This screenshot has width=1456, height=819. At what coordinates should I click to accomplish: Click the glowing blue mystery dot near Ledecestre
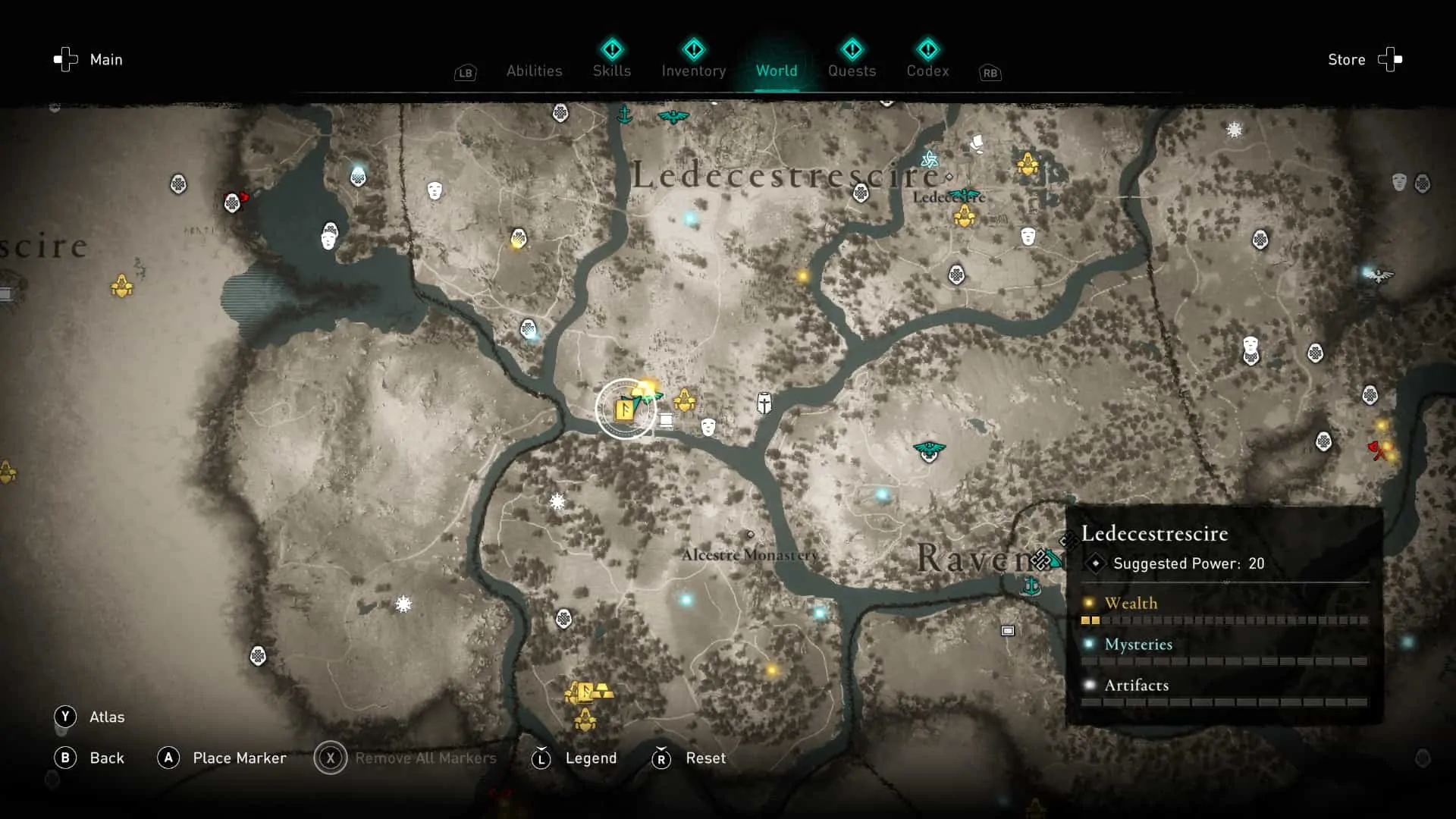(x=690, y=218)
